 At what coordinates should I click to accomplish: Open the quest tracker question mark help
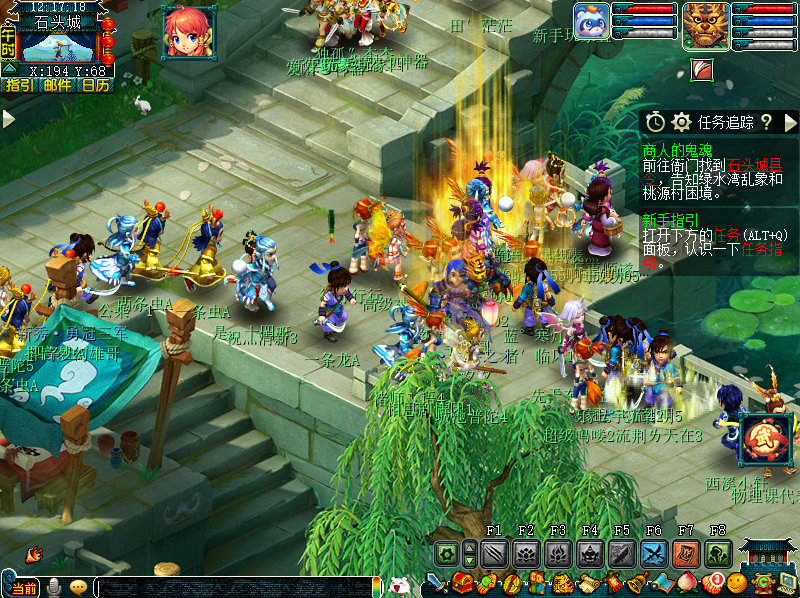coord(766,122)
